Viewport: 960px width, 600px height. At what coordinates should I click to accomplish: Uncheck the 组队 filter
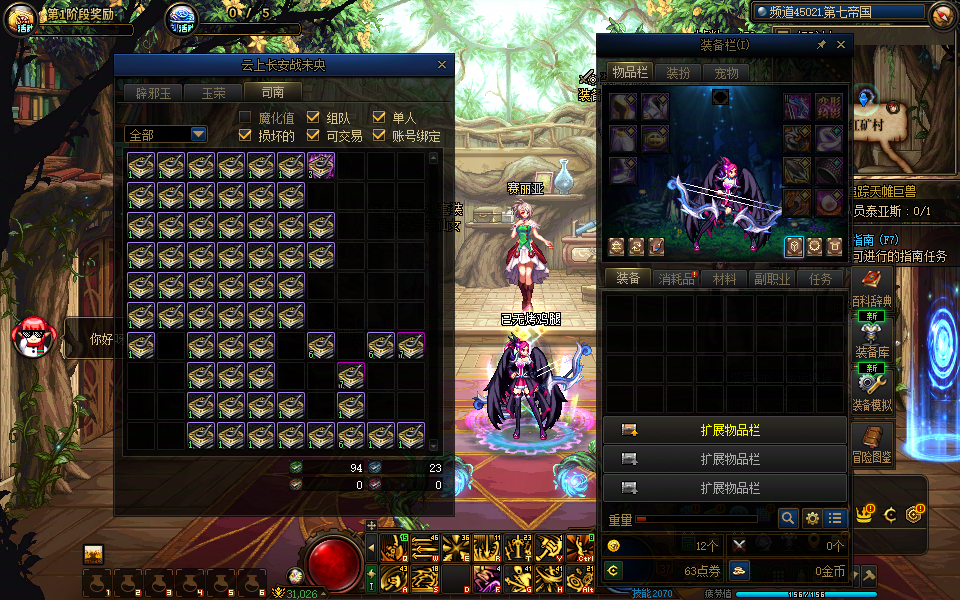coord(313,117)
